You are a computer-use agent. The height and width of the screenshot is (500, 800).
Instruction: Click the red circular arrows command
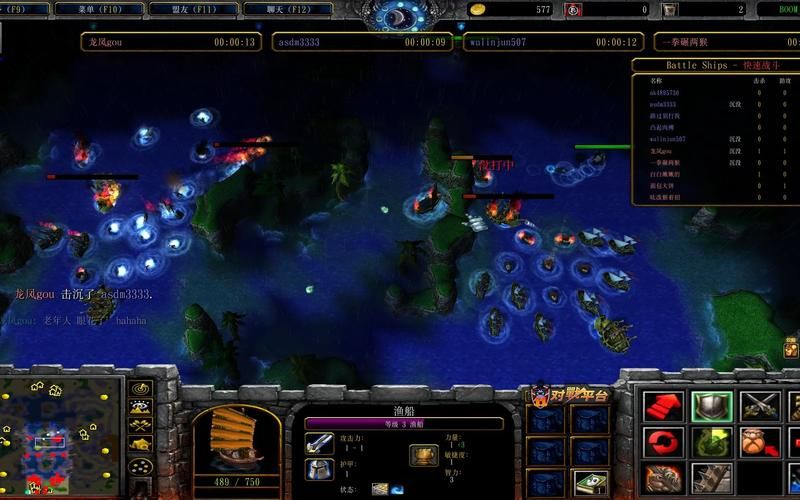tap(663, 442)
